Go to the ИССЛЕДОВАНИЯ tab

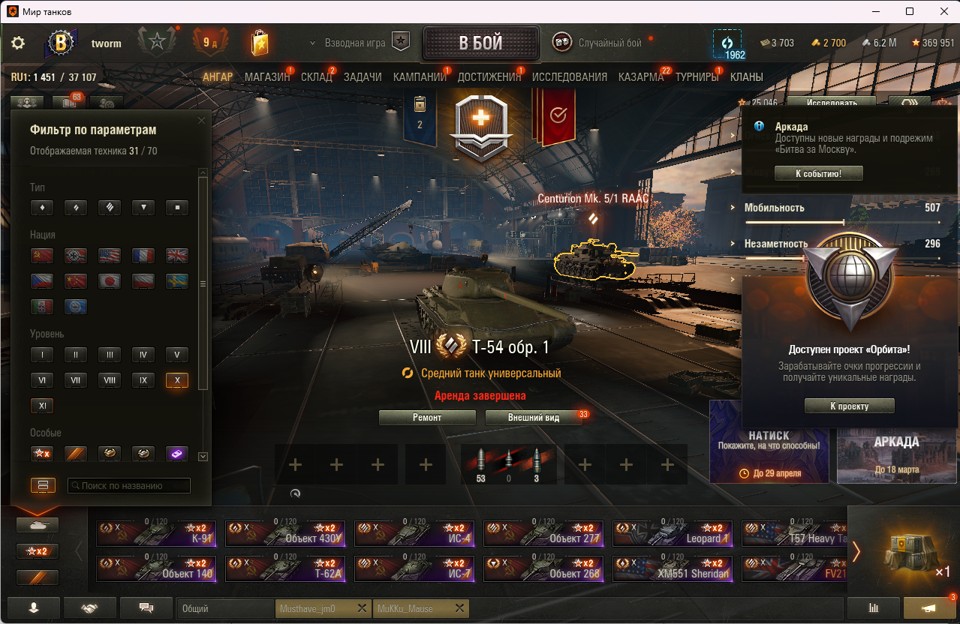click(569, 77)
